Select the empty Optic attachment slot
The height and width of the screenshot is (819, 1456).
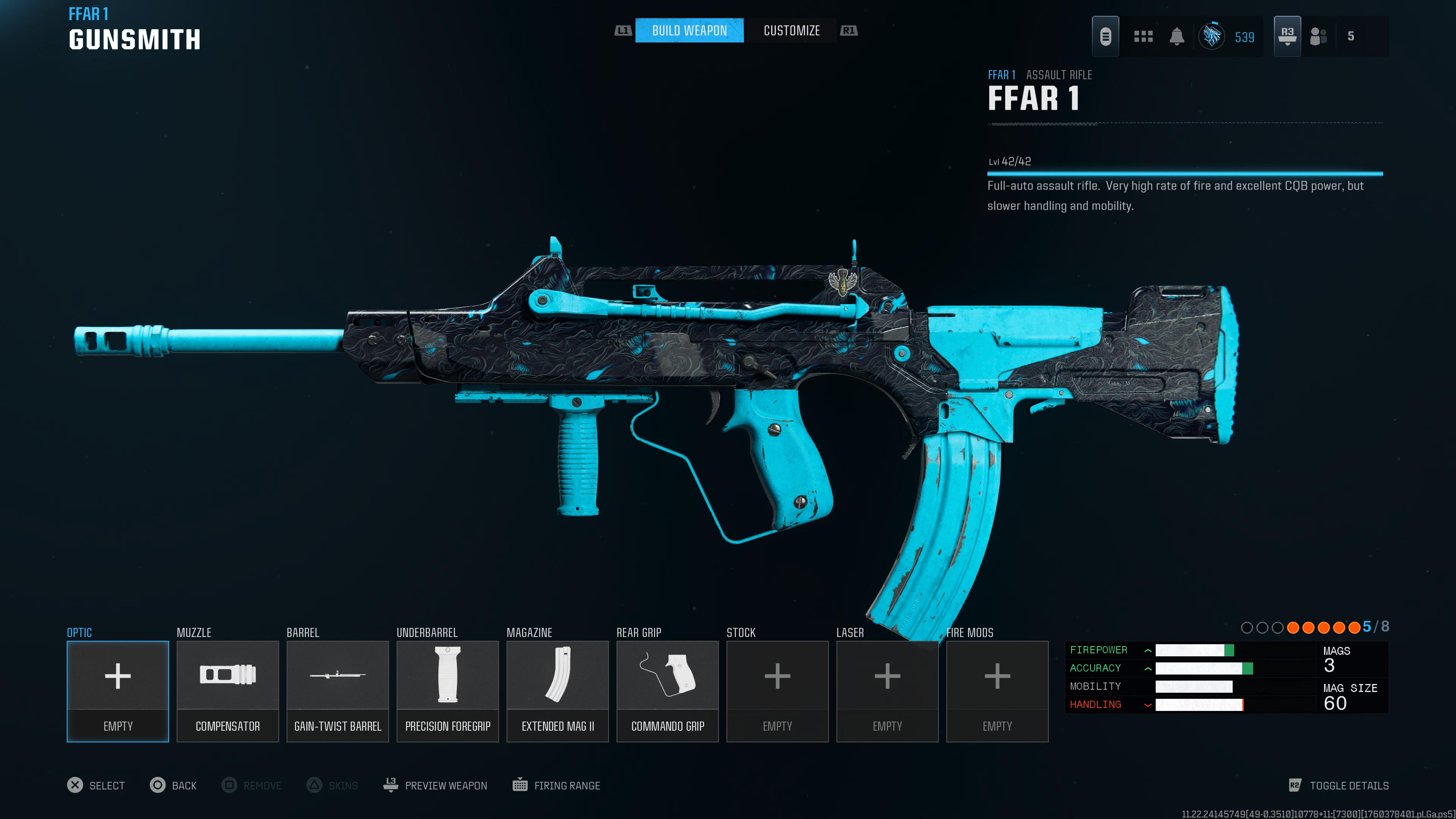(x=118, y=691)
